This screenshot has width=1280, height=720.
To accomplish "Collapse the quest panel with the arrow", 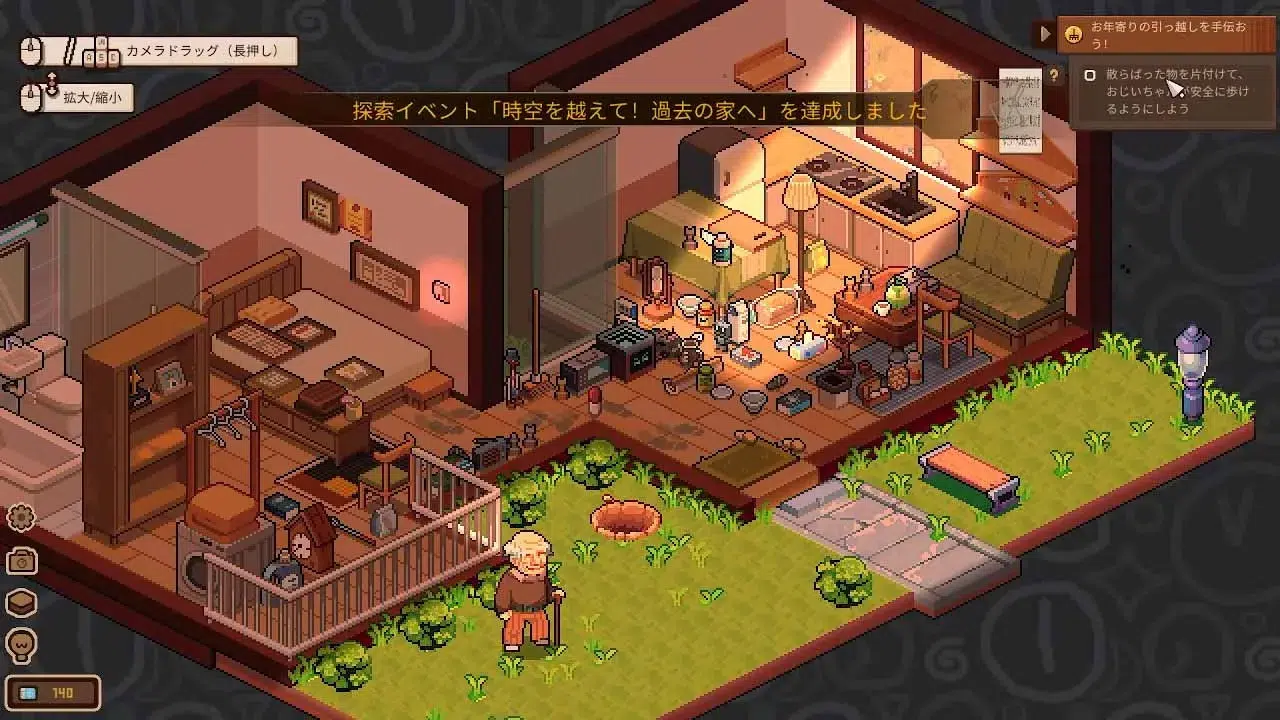I will click(1045, 34).
